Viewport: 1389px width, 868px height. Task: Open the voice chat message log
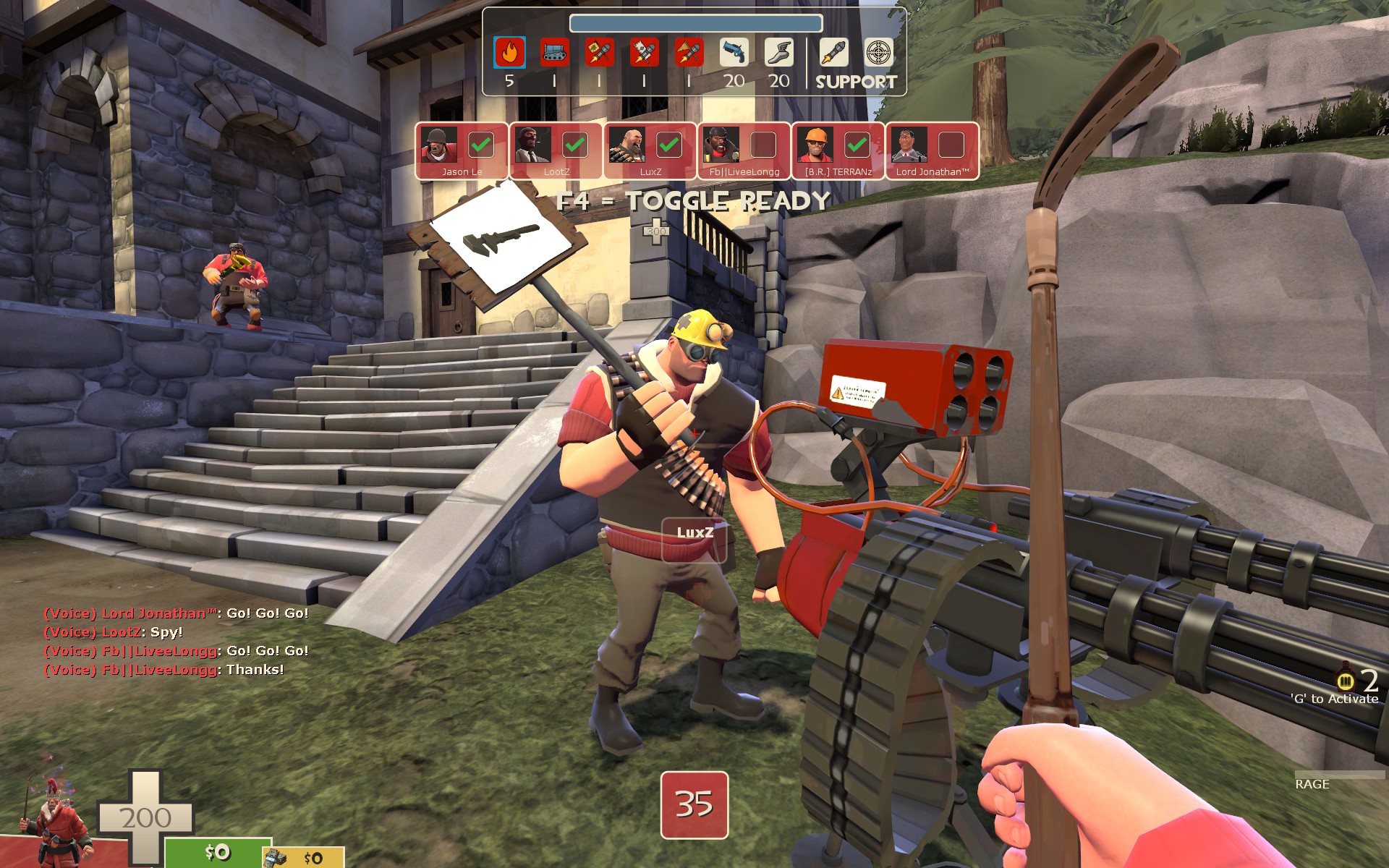[177, 642]
